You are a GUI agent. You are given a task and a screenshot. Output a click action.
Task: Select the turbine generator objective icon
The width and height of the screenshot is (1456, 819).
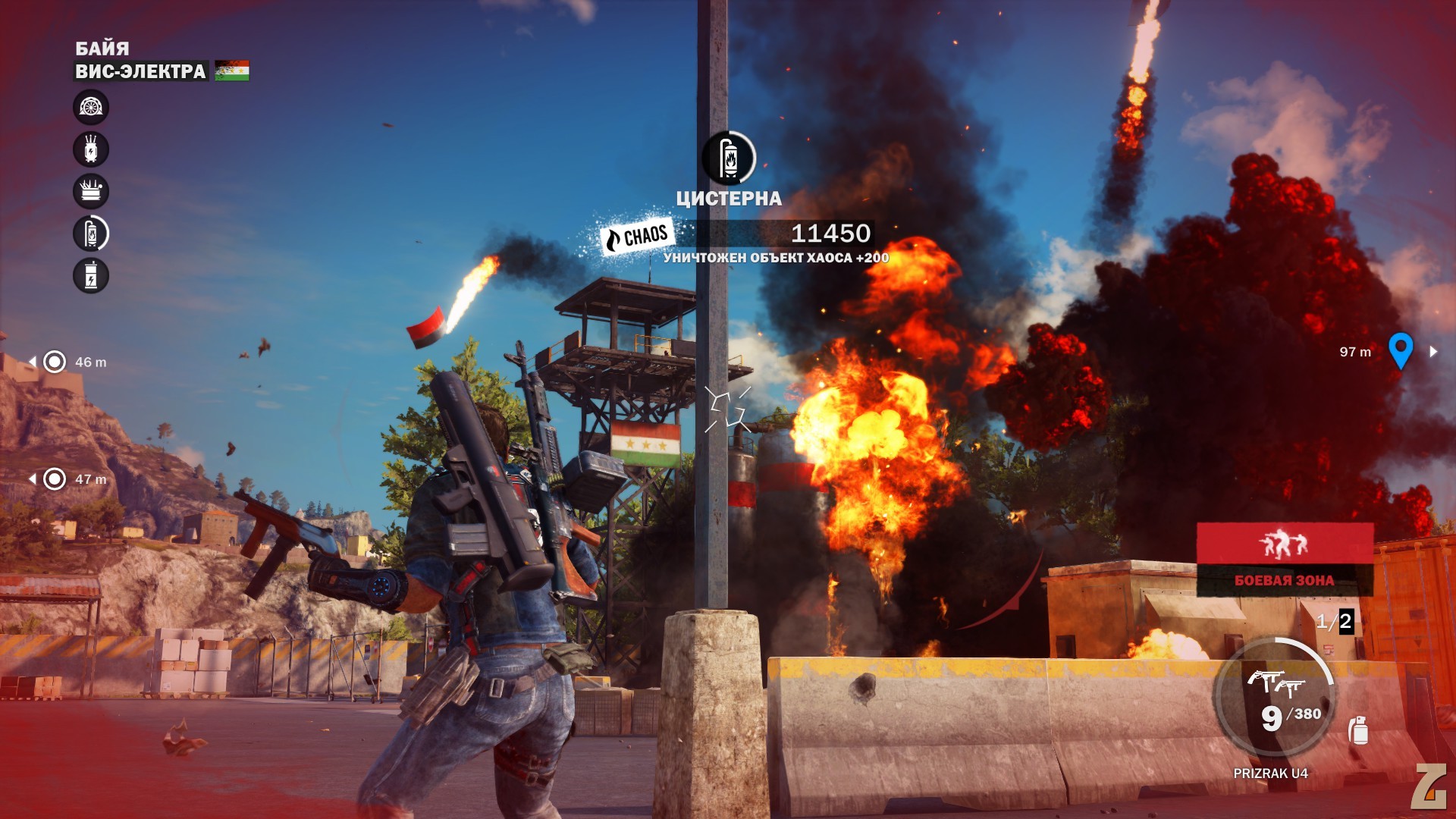[x=91, y=108]
